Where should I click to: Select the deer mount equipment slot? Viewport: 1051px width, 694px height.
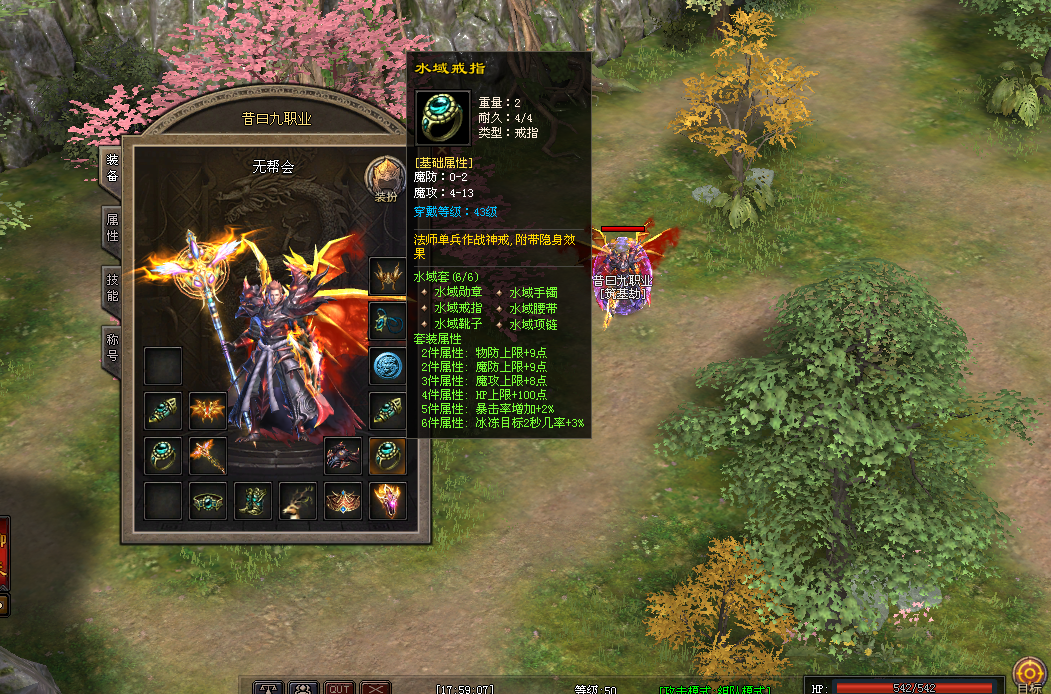pos(297,501)
